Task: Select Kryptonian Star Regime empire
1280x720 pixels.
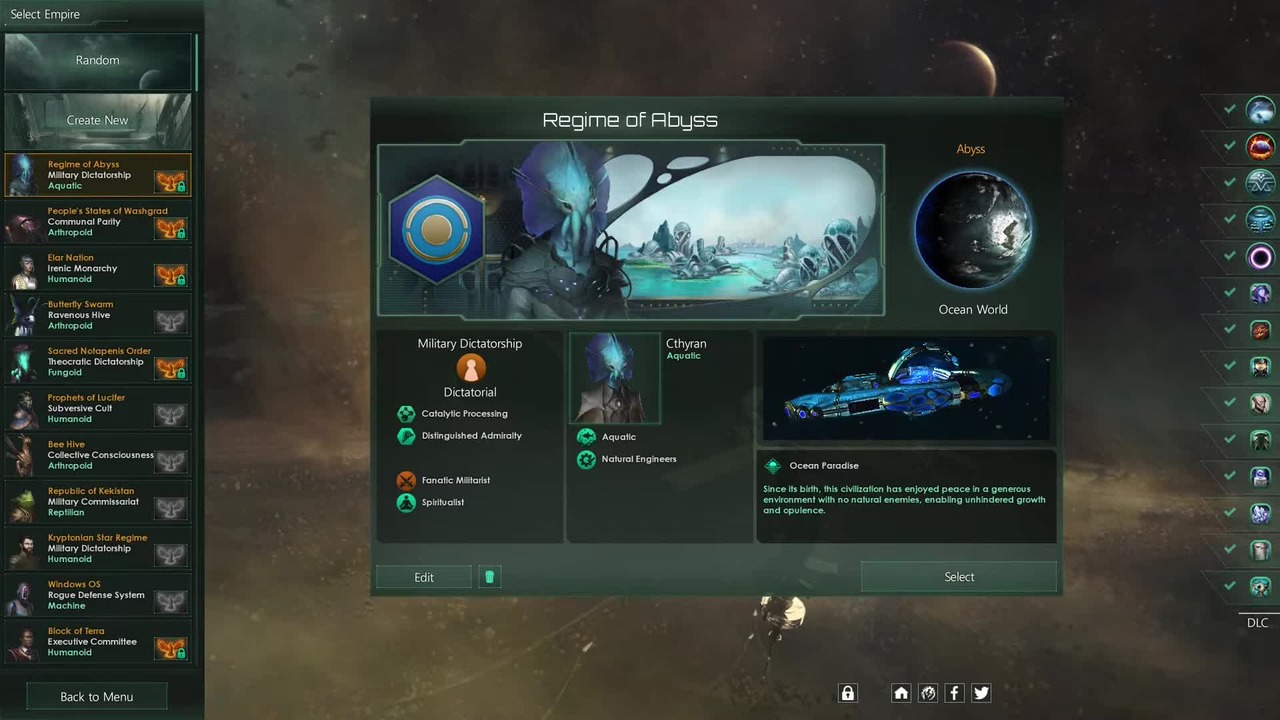Action: pos(97,548)
